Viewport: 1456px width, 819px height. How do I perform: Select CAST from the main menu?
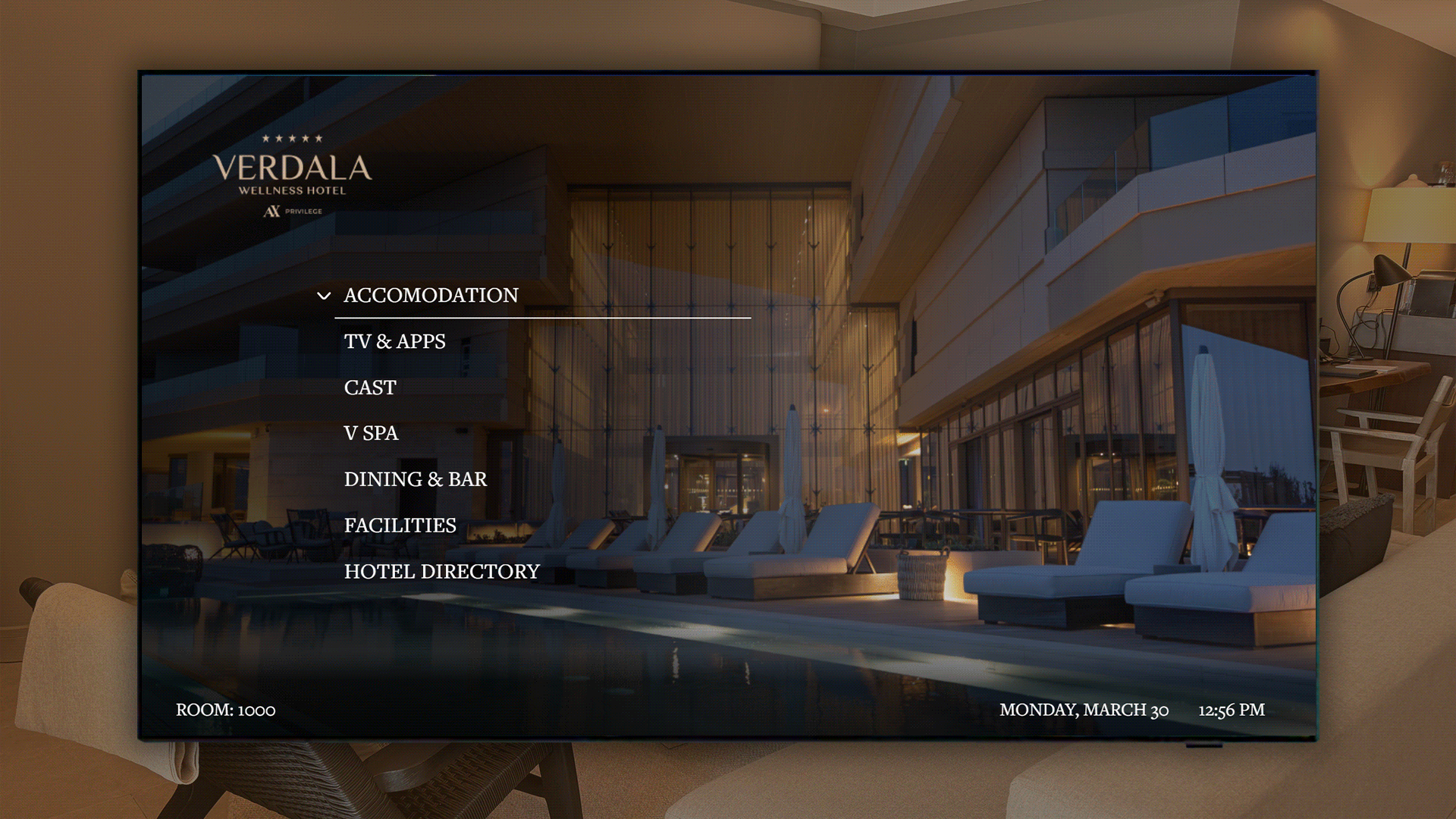369,388
